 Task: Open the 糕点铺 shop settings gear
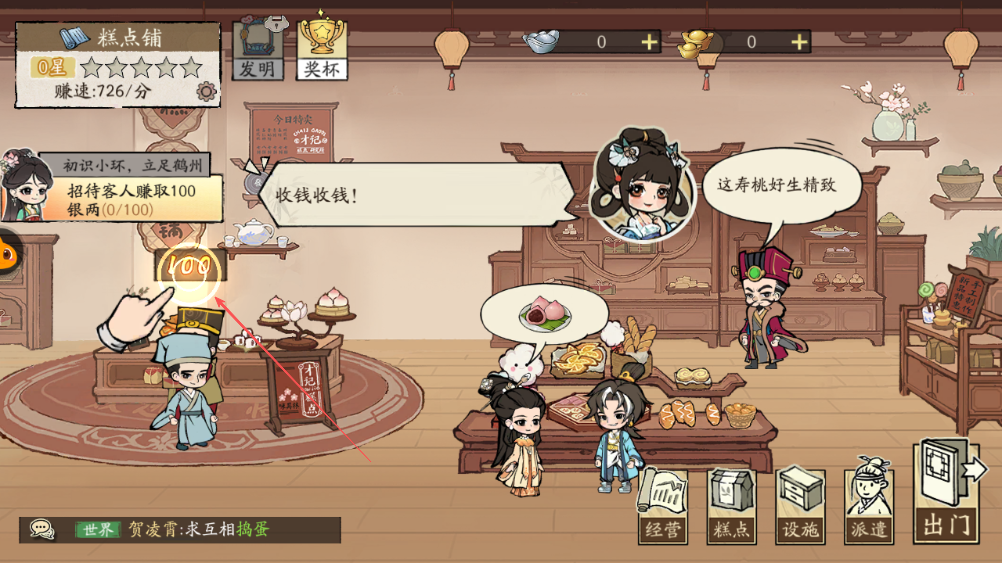pos(207,92)
